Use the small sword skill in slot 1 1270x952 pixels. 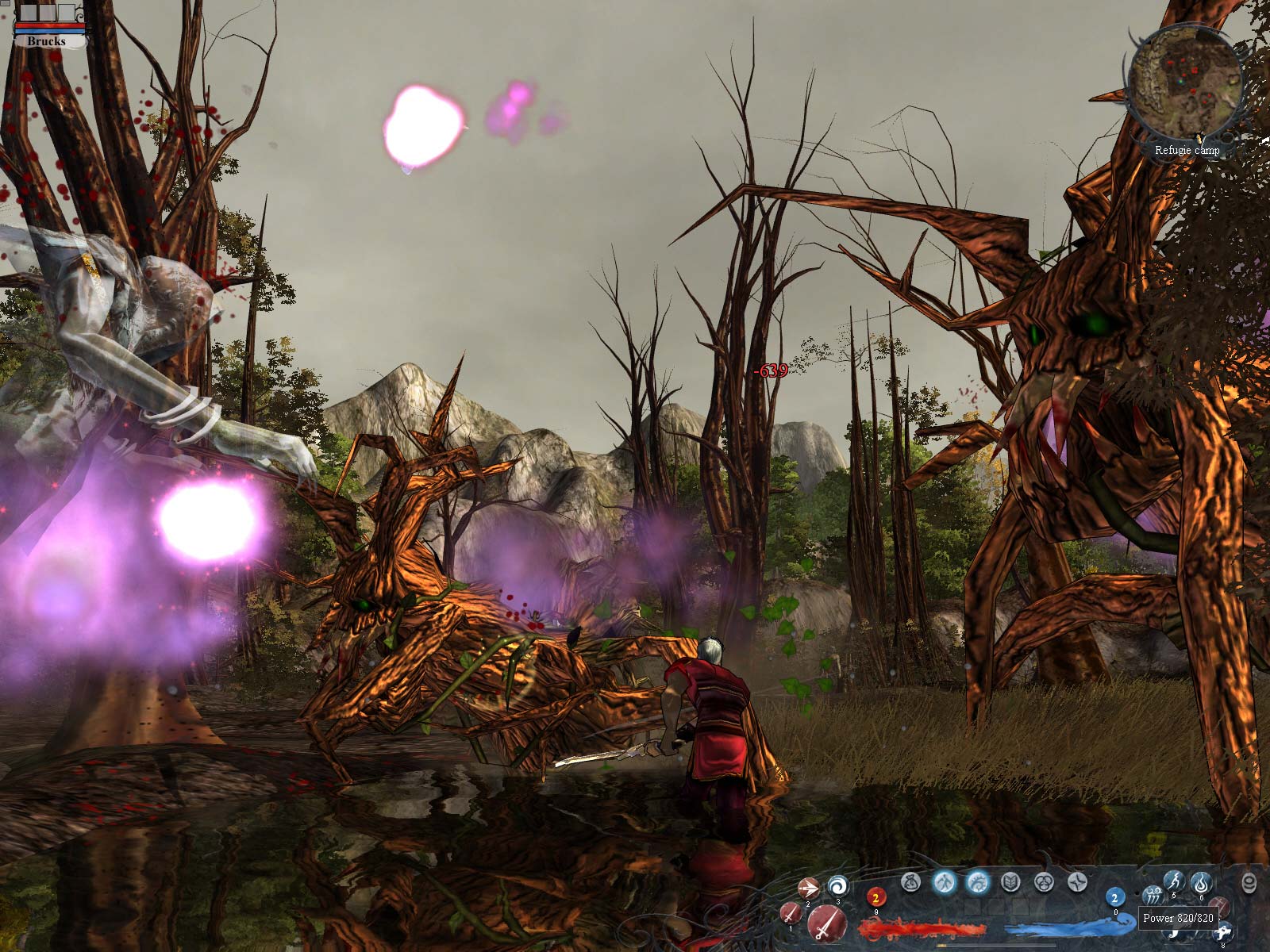point(791,913)
